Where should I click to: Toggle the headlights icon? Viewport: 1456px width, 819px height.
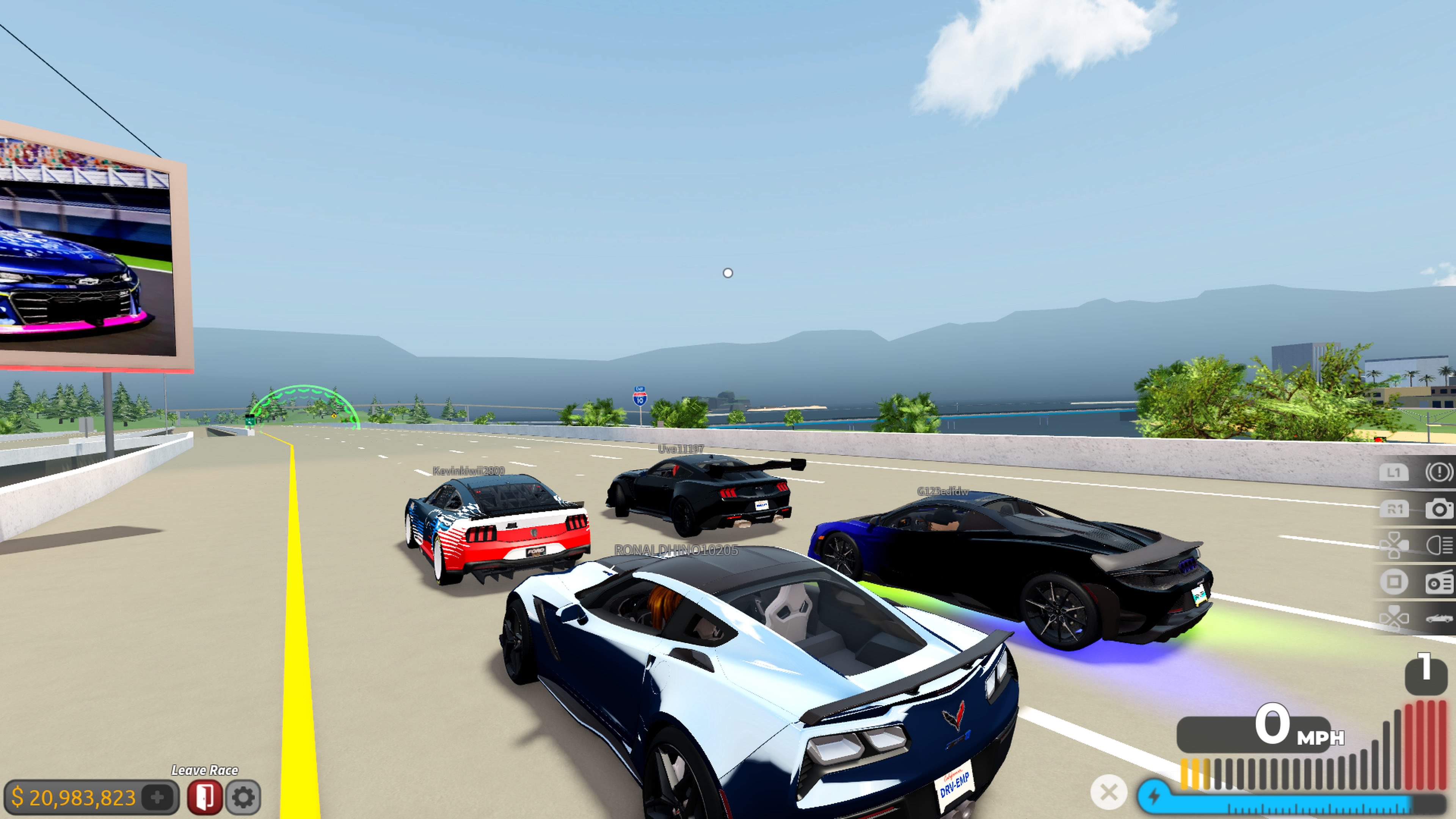click(1439, 546)
